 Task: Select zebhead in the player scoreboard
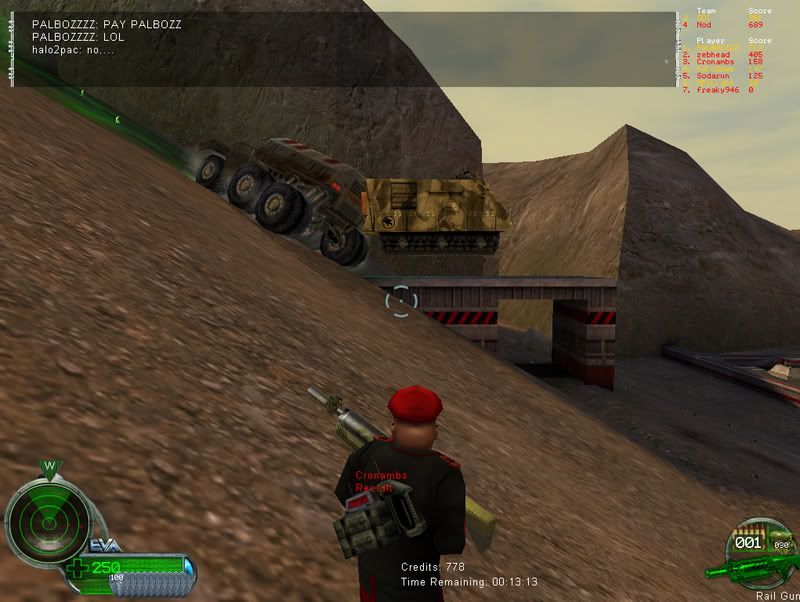pyautogui.click(x=716, y=55)
